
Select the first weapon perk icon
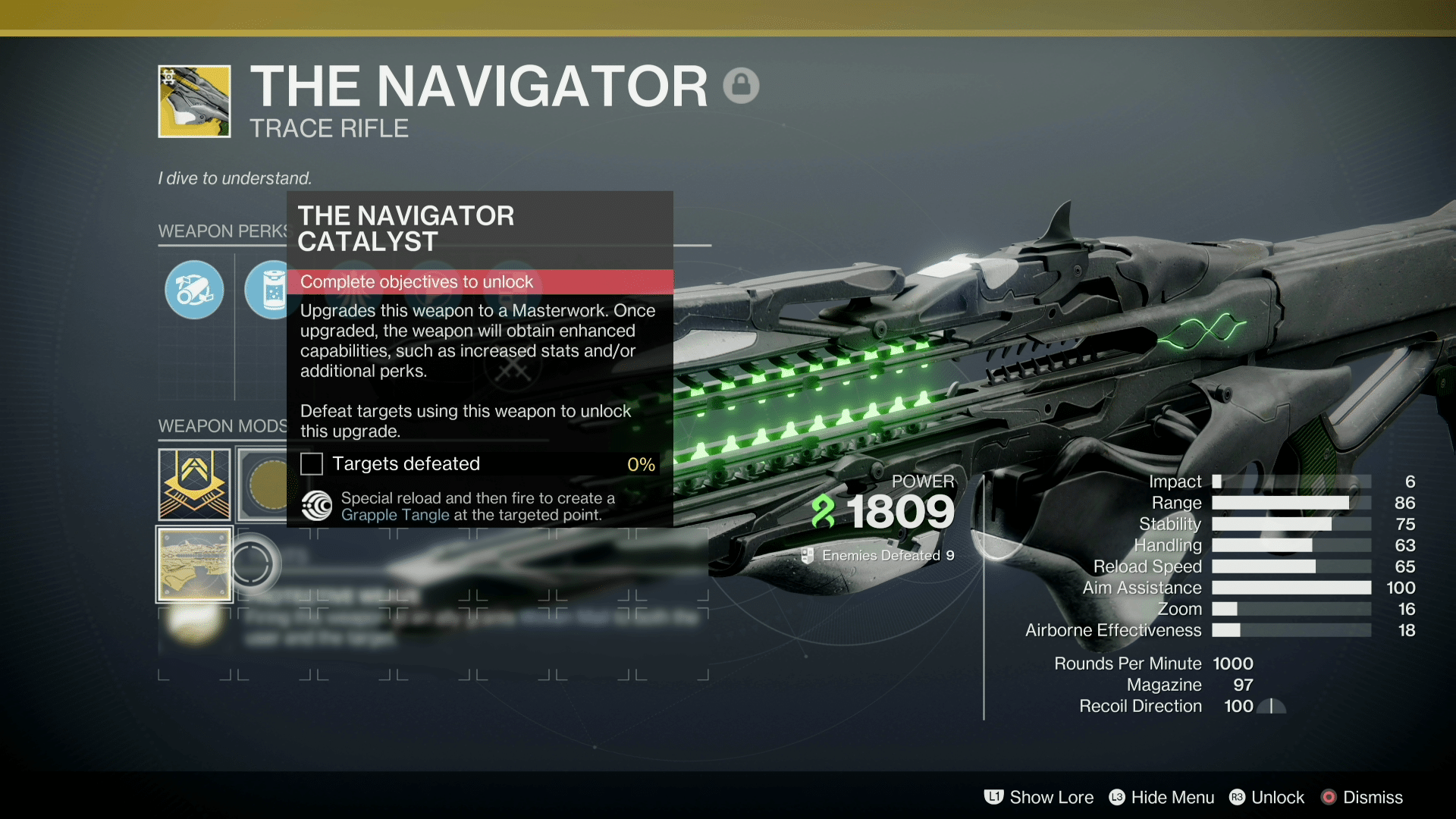click(x=194, y=290)
